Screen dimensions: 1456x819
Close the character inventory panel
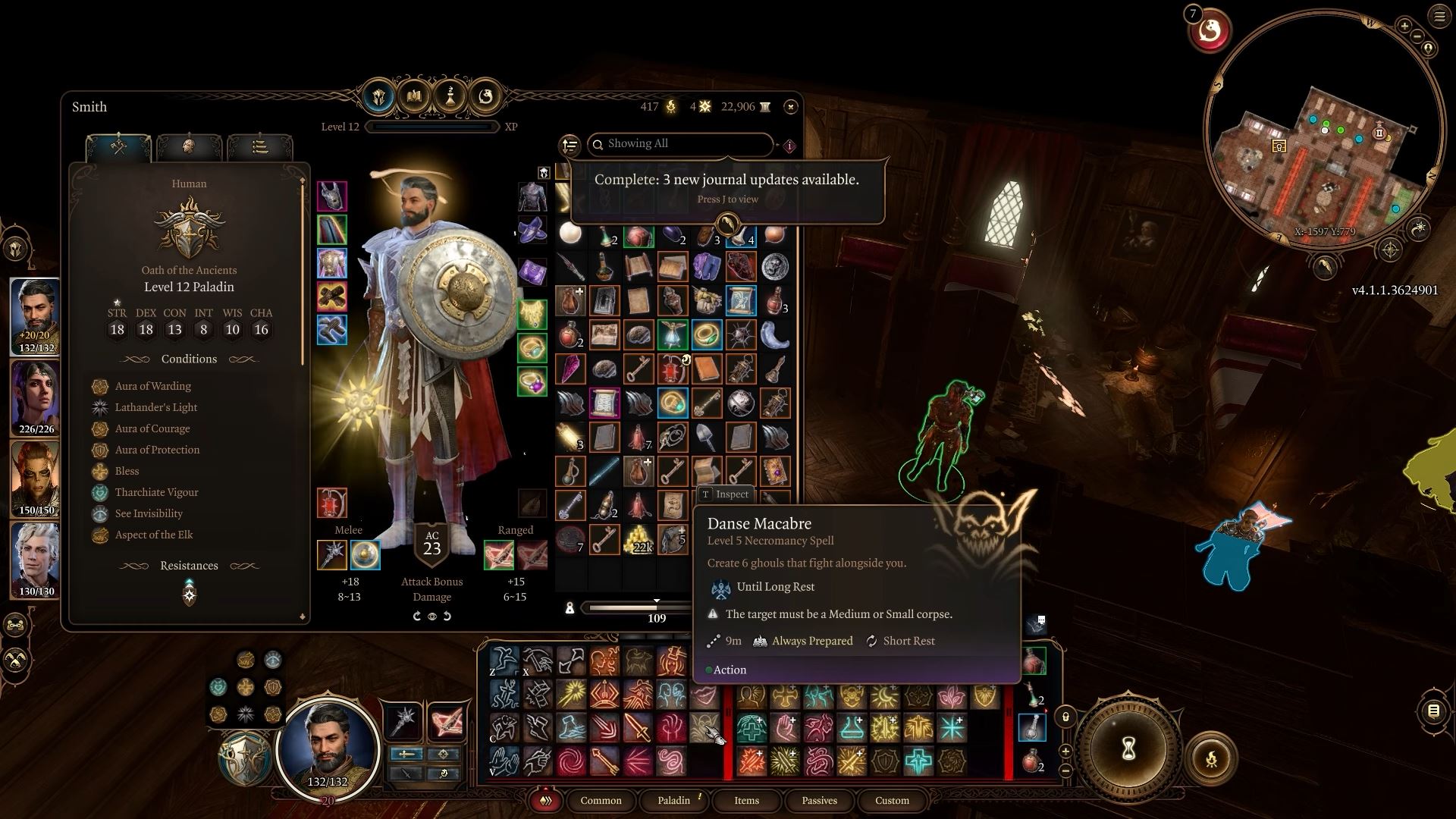click(790, 107)
